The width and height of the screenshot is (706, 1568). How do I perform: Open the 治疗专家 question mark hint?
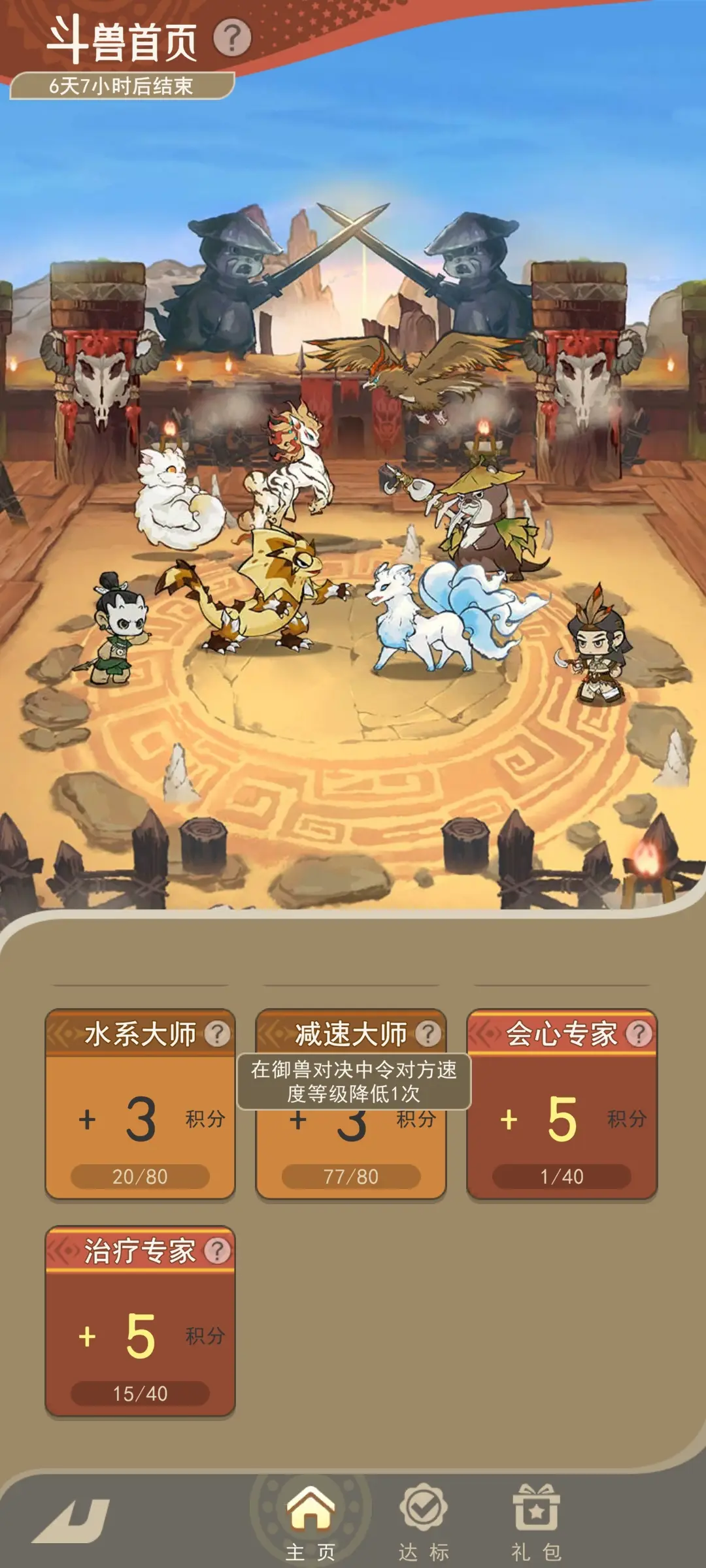pyautogui.click(x=218, y=1250)
